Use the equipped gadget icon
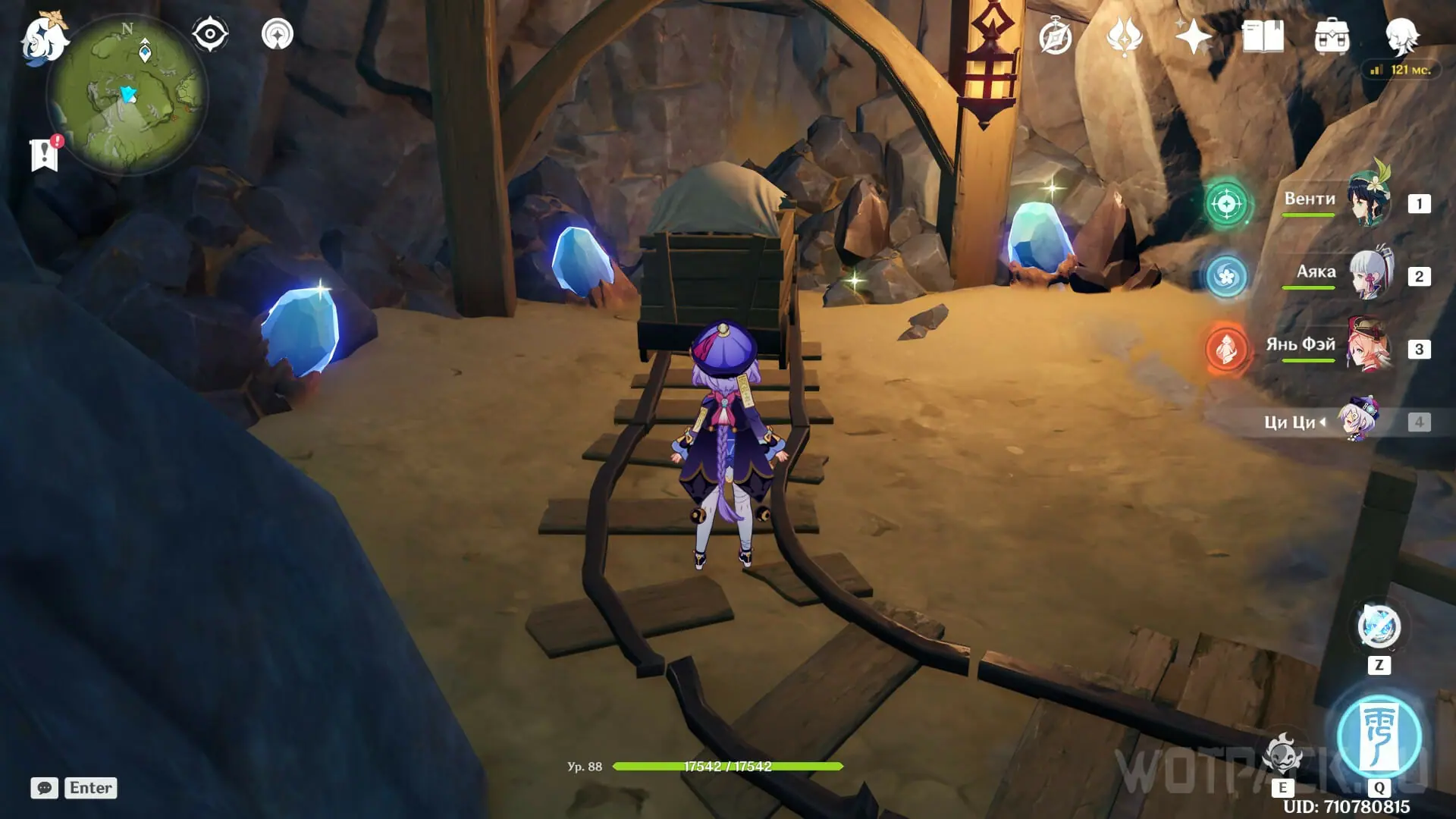The image size is (1456, 819). 1379,627
